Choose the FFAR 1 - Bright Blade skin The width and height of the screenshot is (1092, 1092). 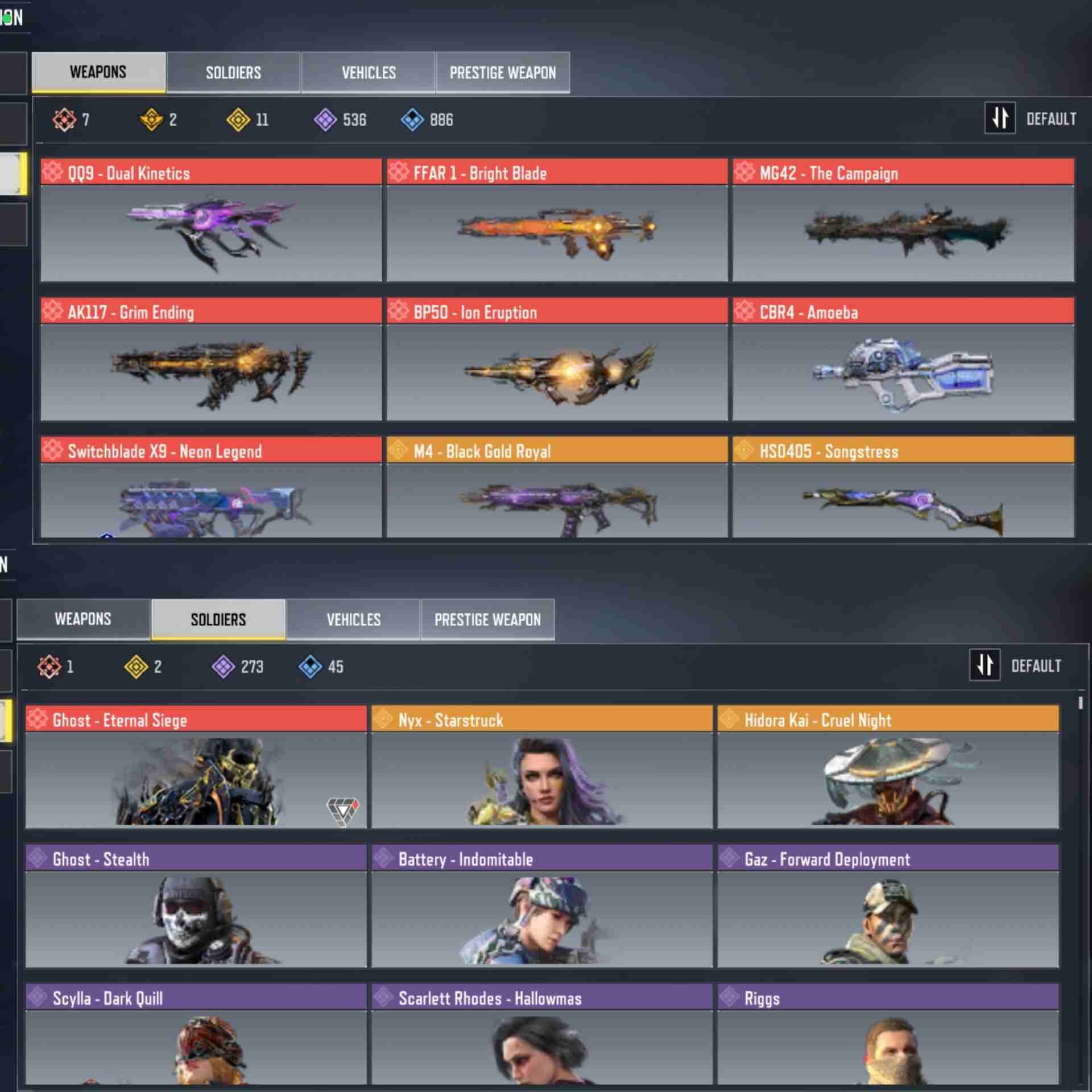557,220
